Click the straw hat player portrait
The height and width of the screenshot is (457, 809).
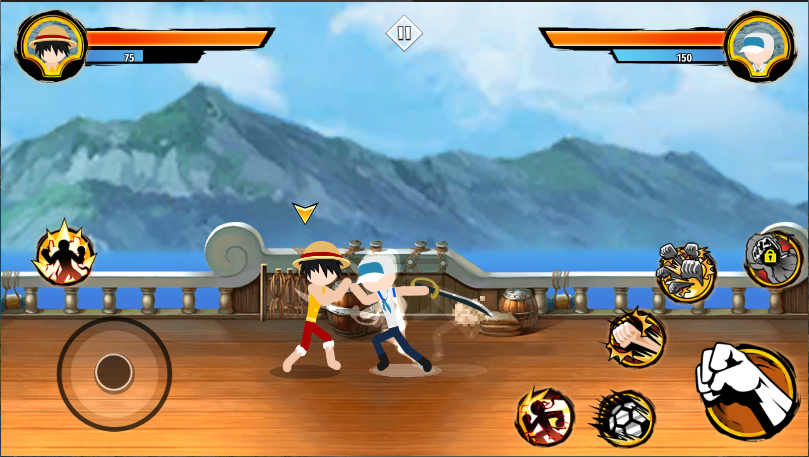pos(50,46)
